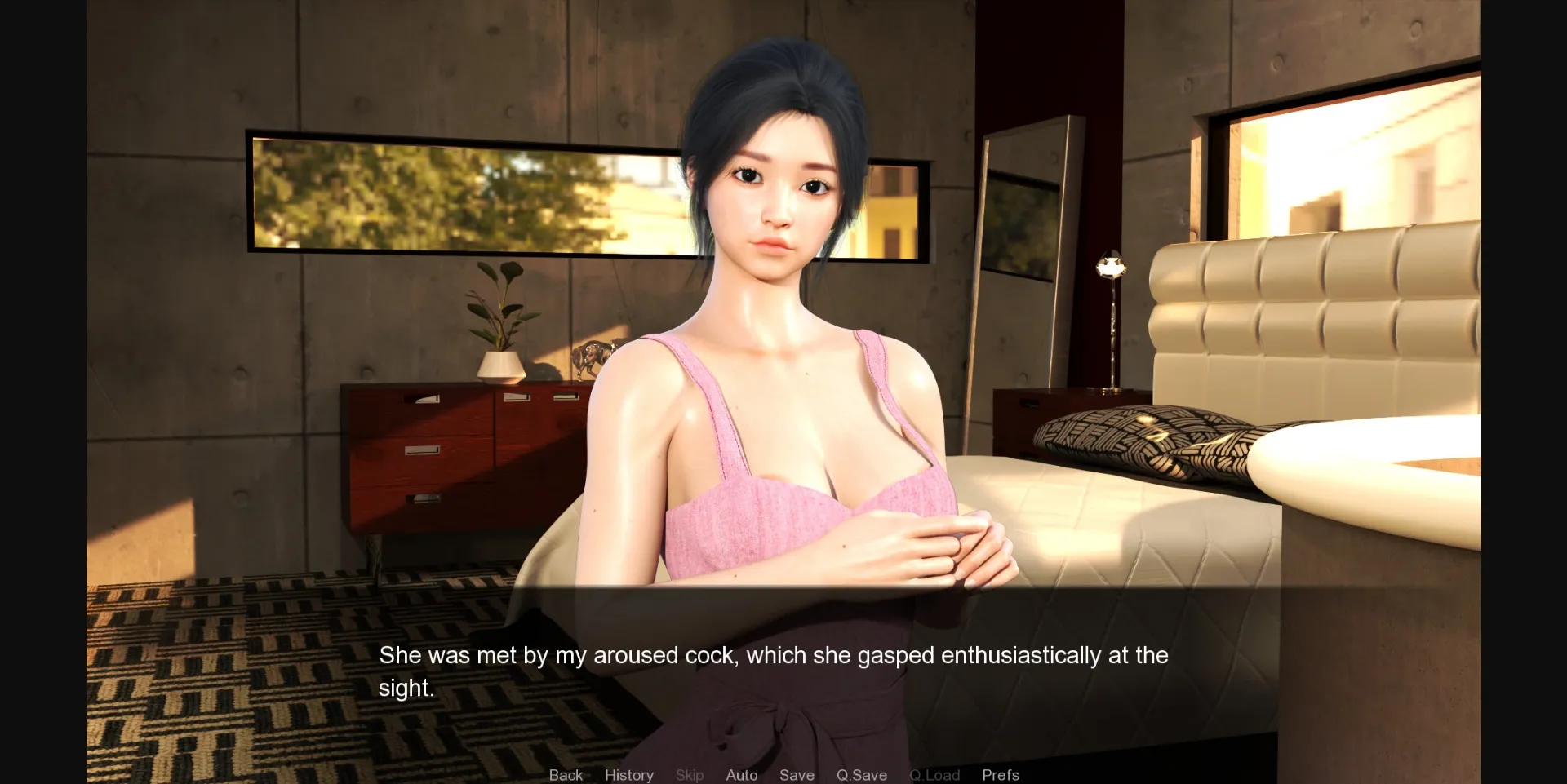Open the Prefs settings screen
The width and height of the screenshot is (1567, 784).
tap(1000, 775)
